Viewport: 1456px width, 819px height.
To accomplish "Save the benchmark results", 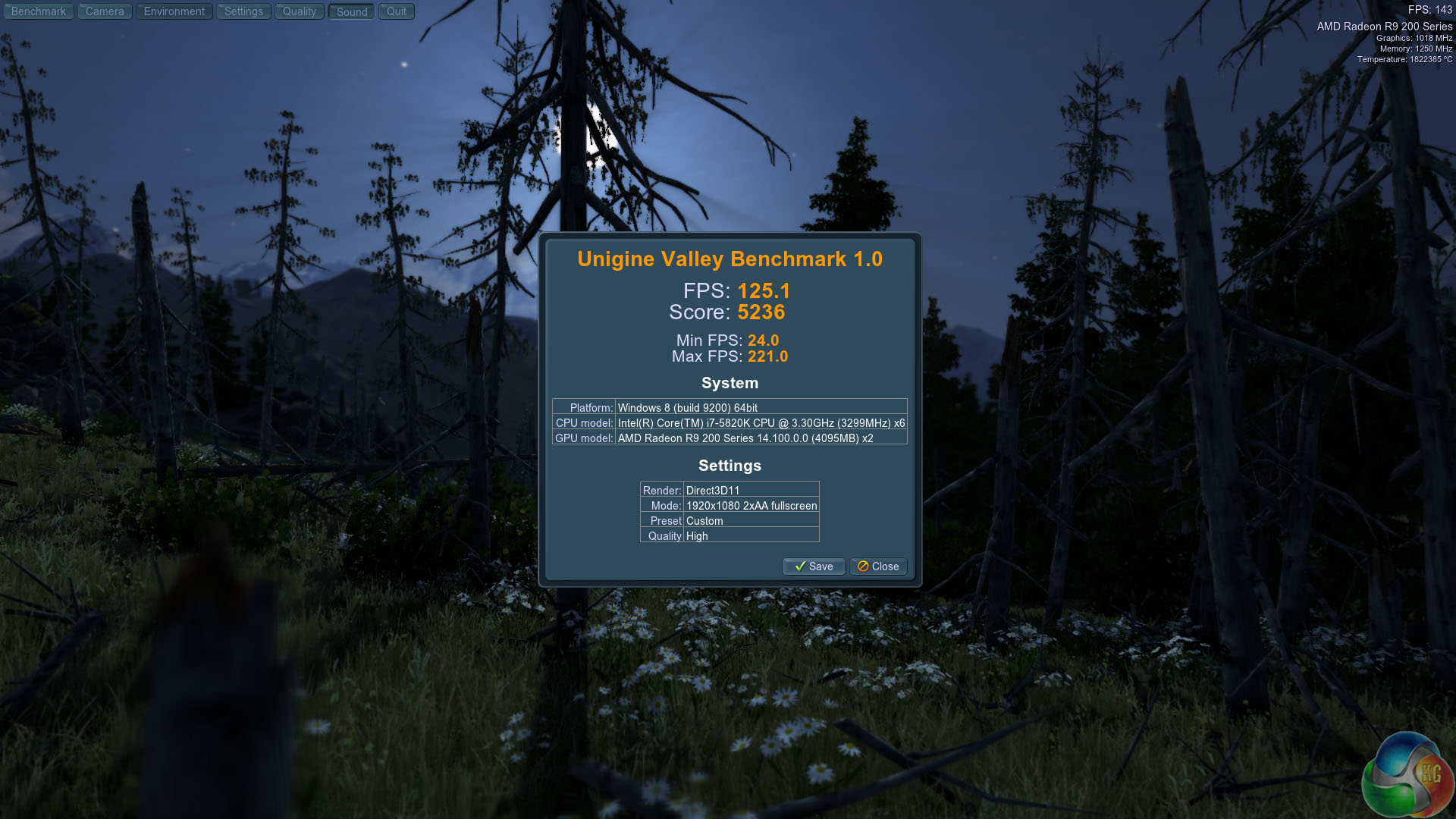I will pyautogui.click(x=813, y=566).
